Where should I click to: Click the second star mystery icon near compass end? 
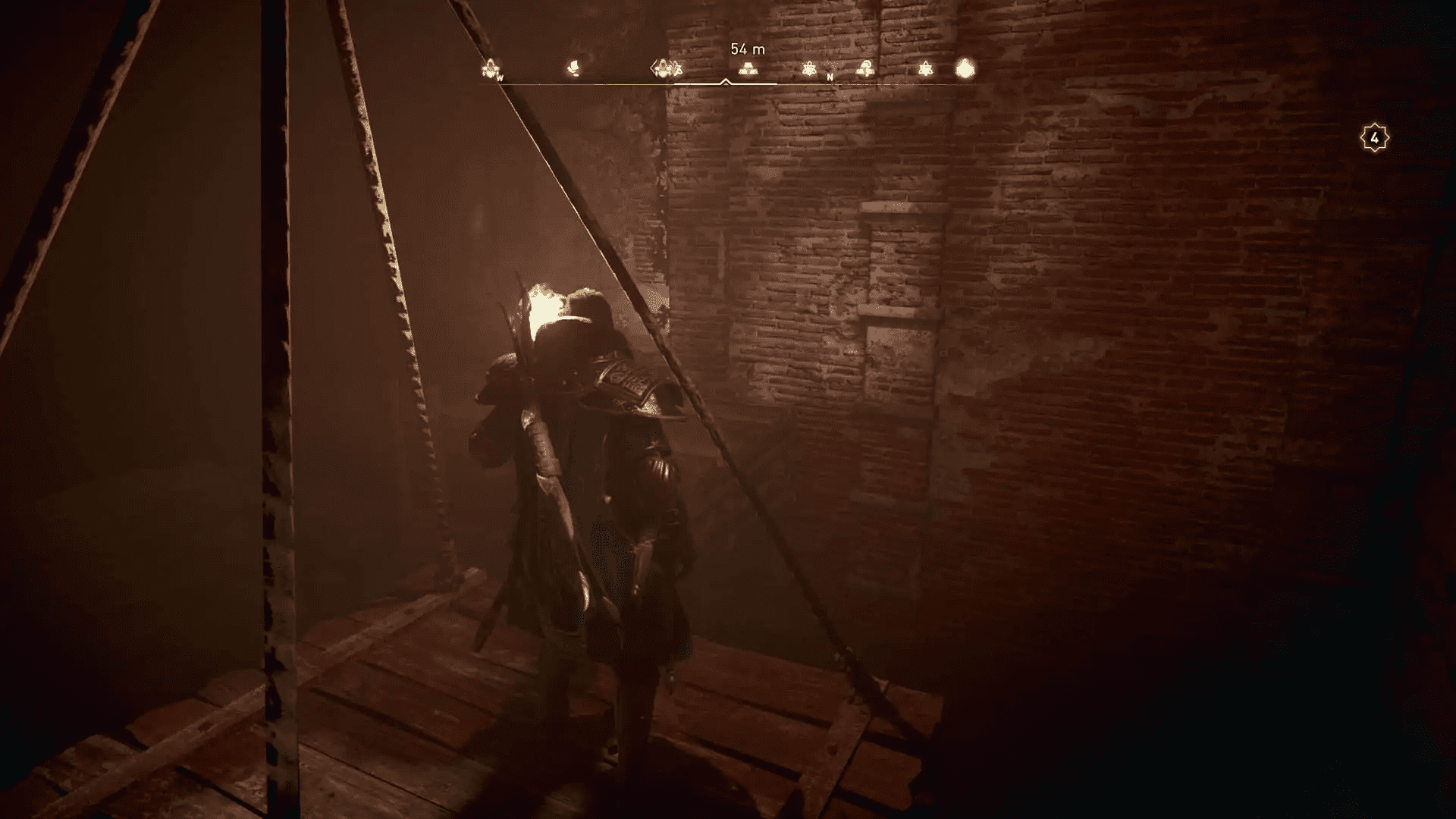927,69
